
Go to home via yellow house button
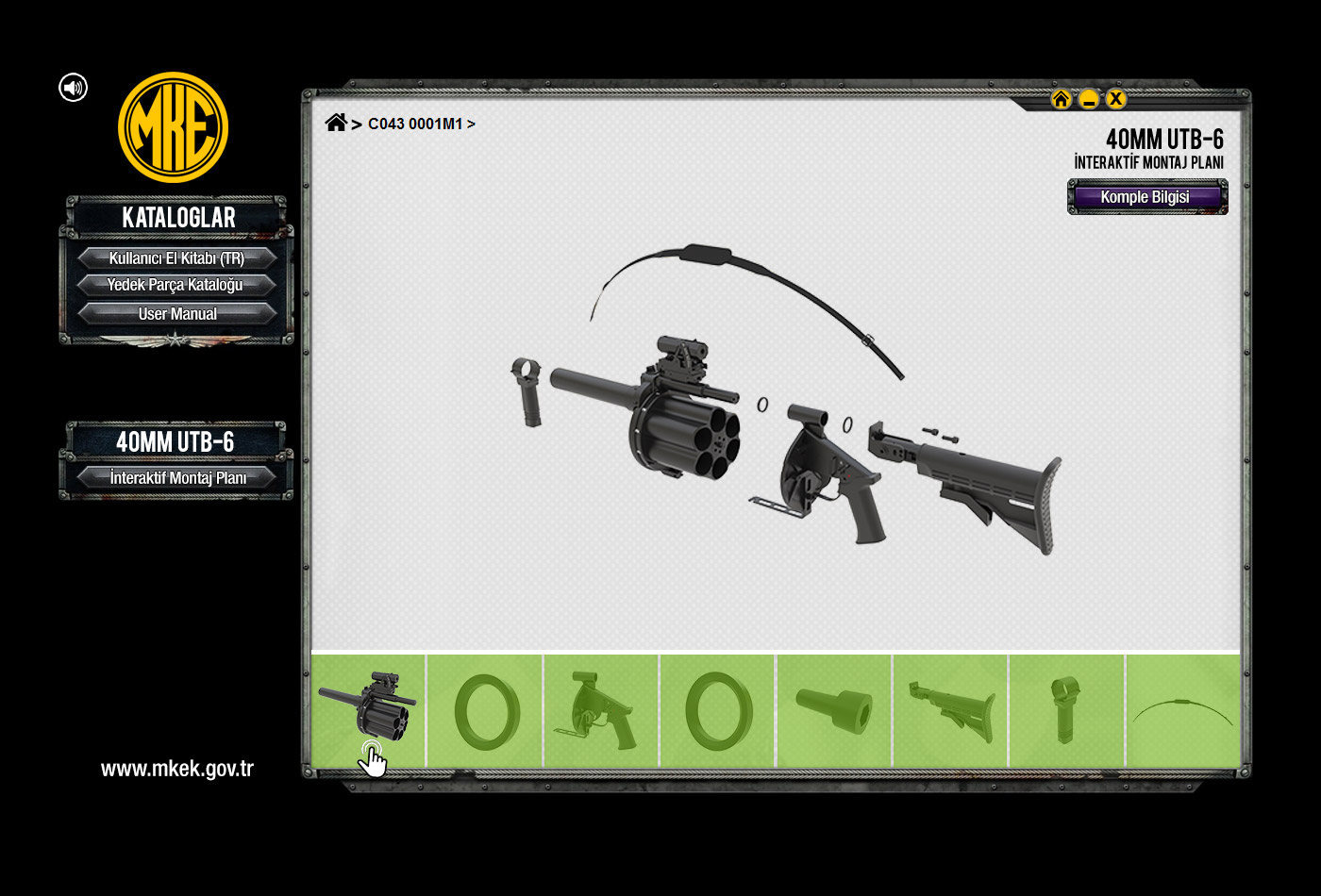1061,99
